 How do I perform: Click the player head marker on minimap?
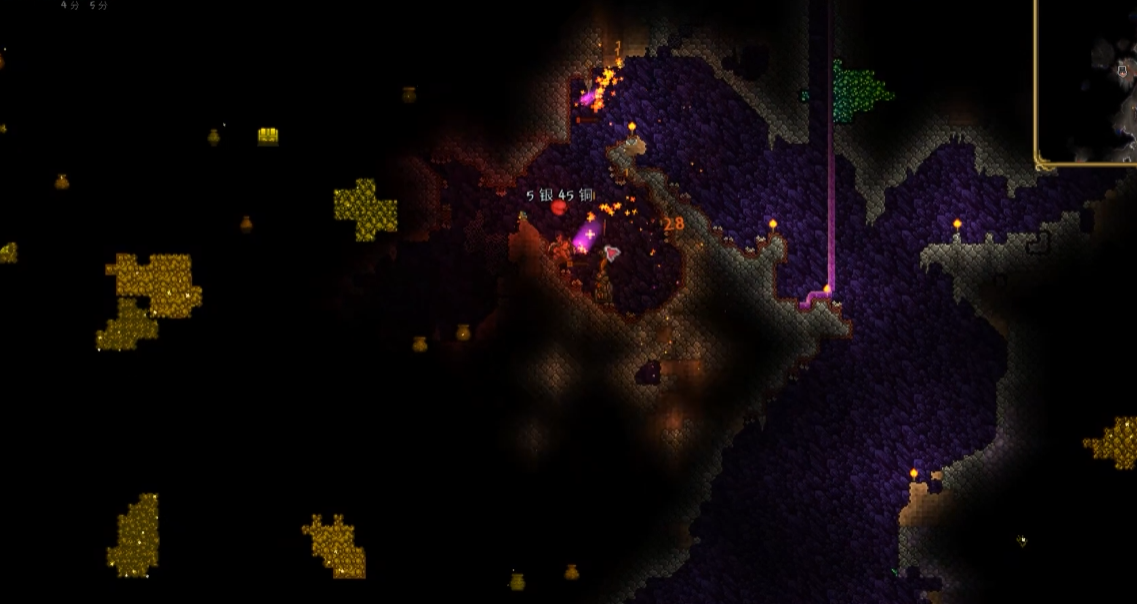(1122, 69)
